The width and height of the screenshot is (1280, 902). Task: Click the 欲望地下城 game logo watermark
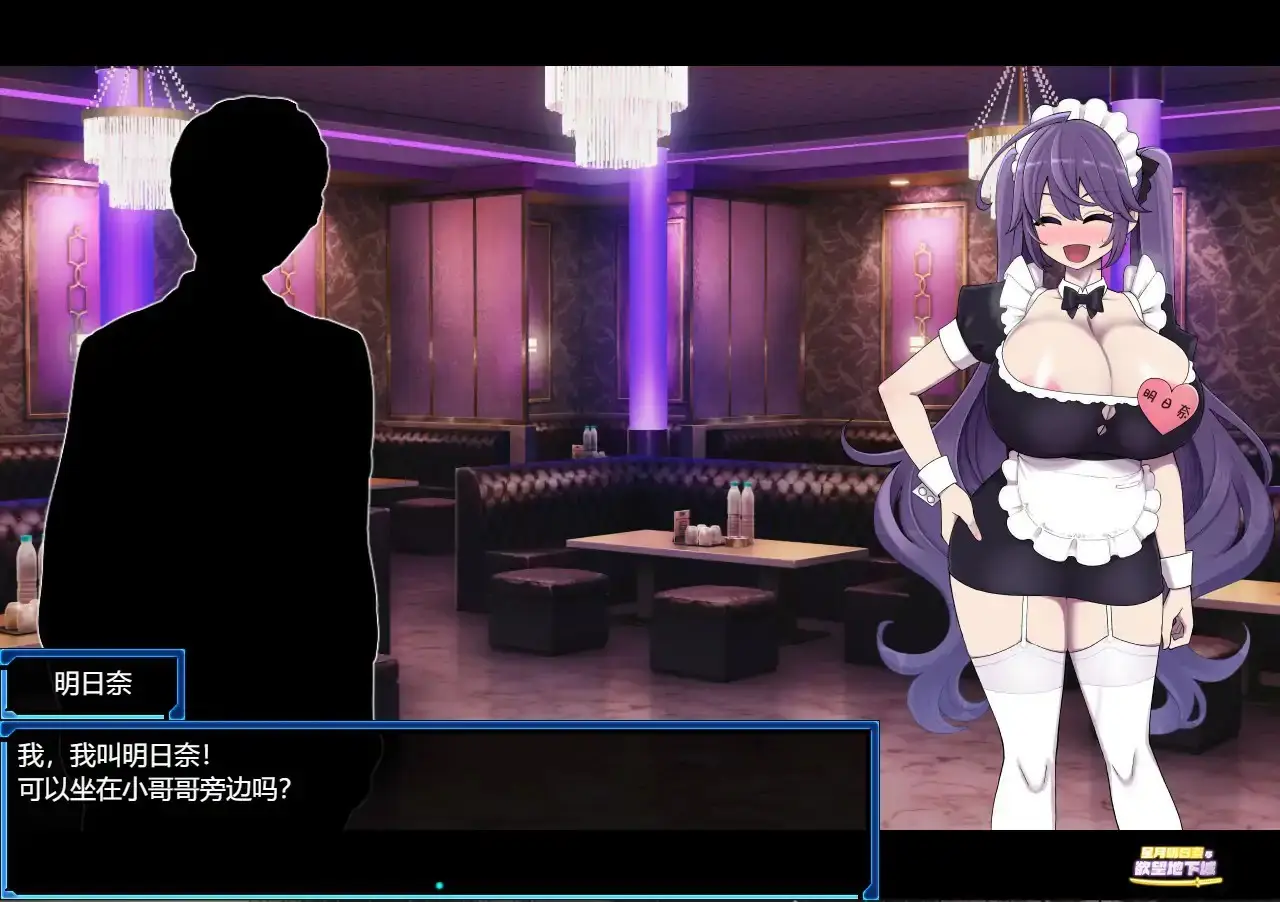[1174, 868]
